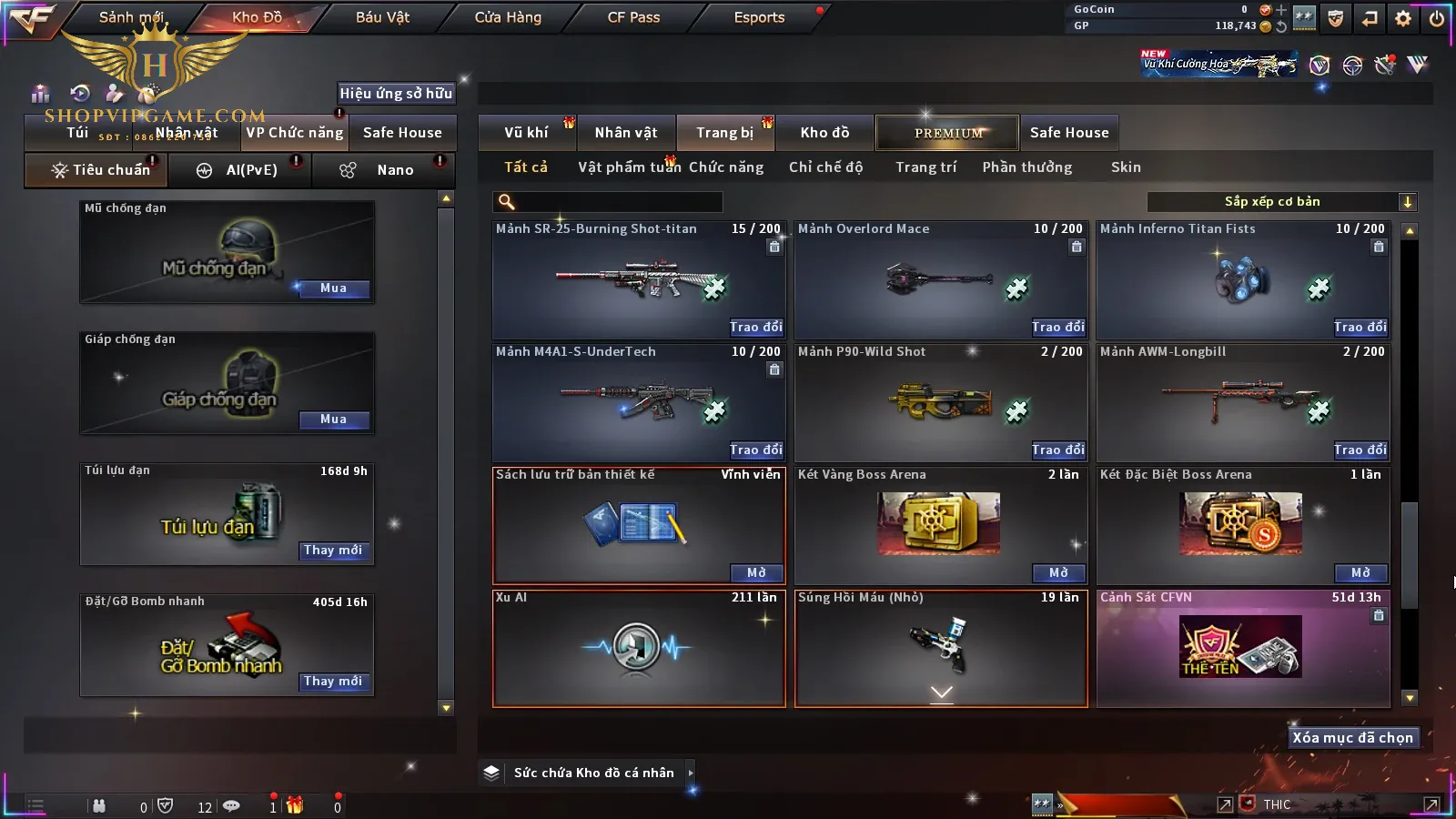This screenshot has height=819, width=1456.
Task: Select the Vũ khí inventory tab
Action: pyautogui.click(x=526, y=133)
